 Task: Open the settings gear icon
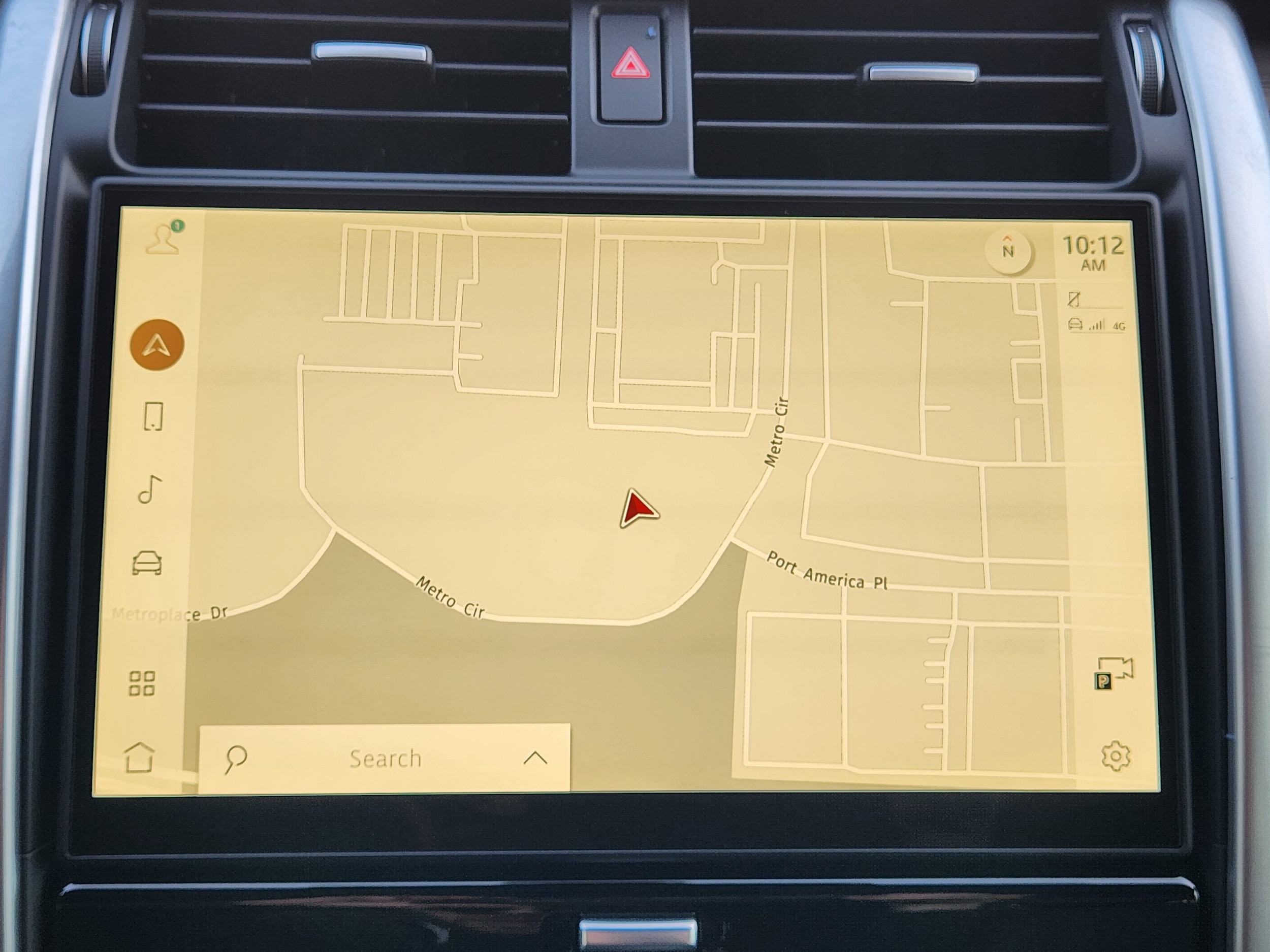click(x=1116, y=757)
